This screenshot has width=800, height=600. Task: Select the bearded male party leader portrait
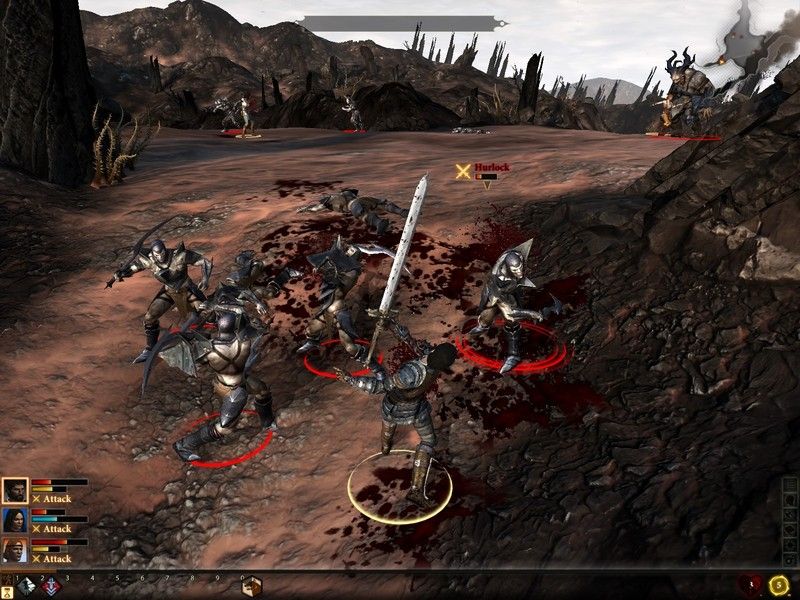pyautogui.click(x=15, y=490)
